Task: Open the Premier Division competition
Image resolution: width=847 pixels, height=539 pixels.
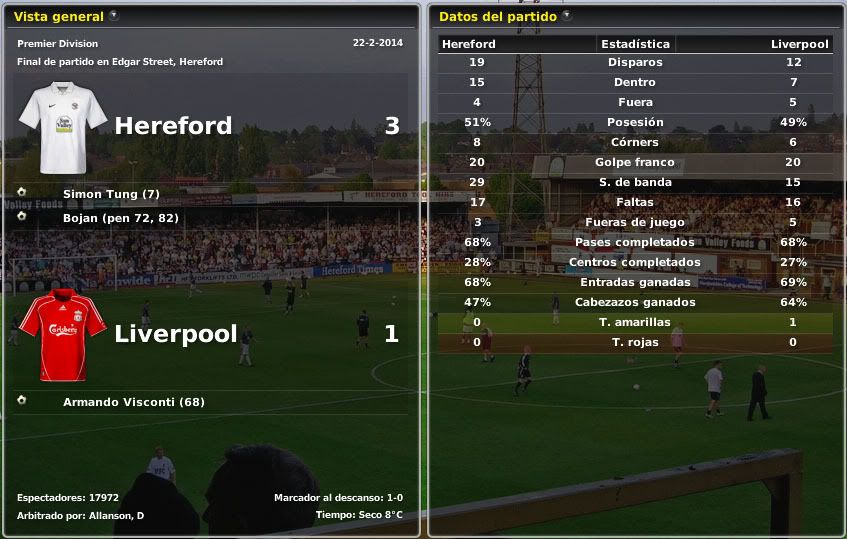Action: pos(58,44)
